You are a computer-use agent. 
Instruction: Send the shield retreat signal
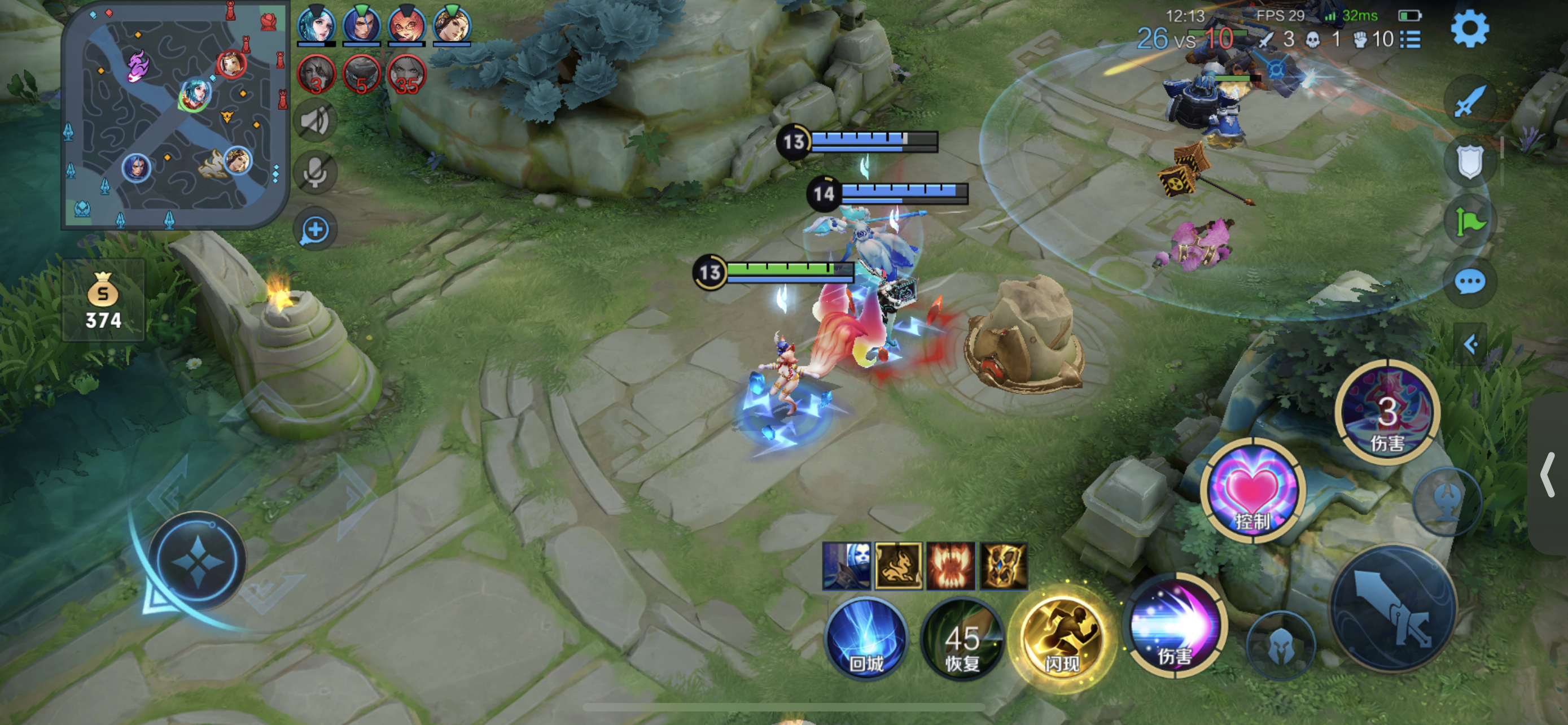[x=1469, y=161]
